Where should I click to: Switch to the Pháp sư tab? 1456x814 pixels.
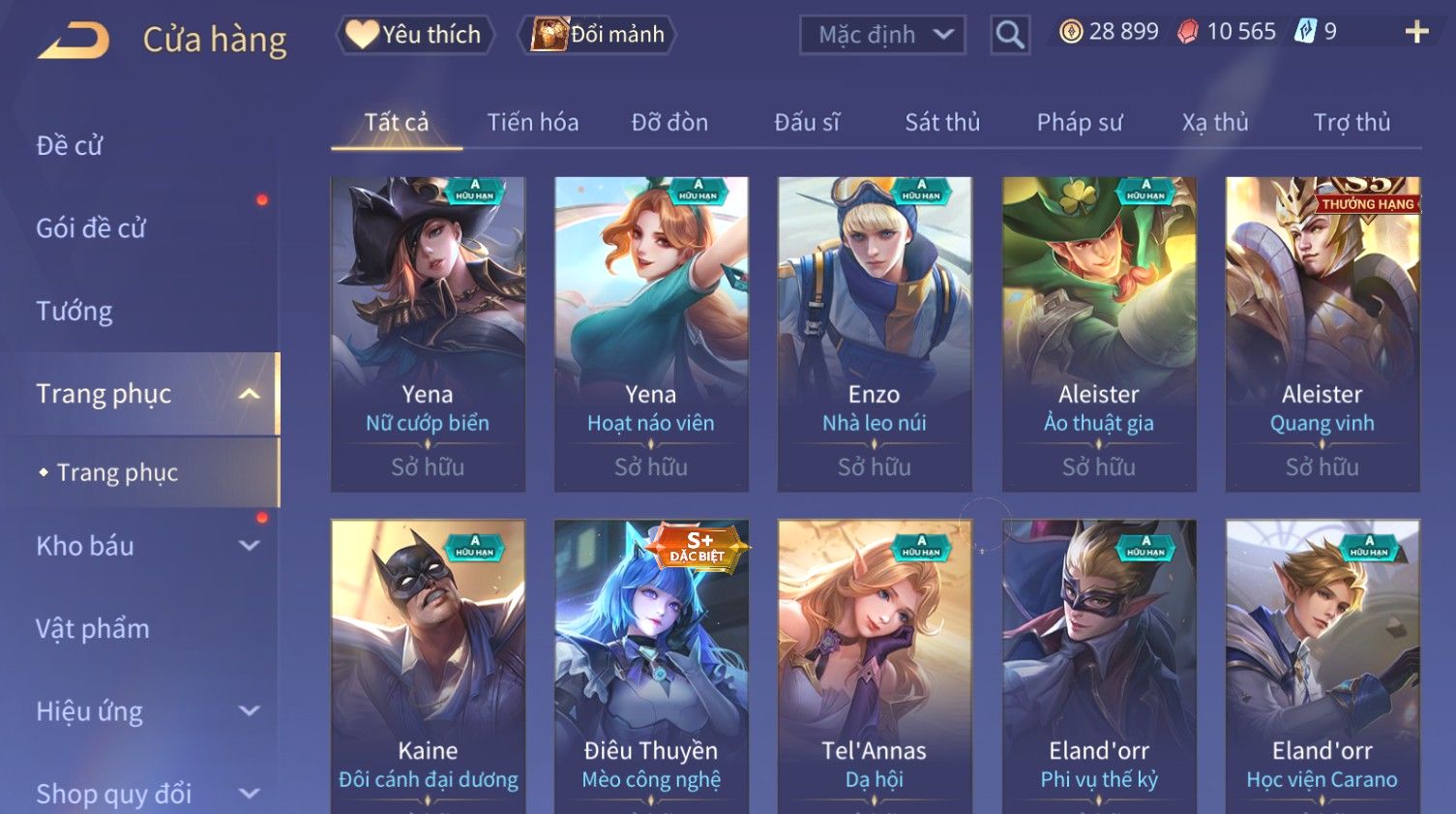coord(1080,123)
